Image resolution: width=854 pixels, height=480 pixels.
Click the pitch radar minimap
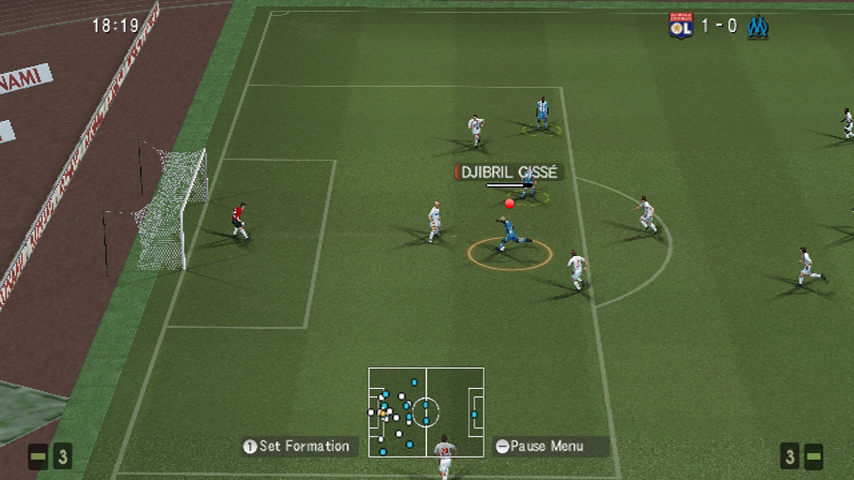point(426,411)
